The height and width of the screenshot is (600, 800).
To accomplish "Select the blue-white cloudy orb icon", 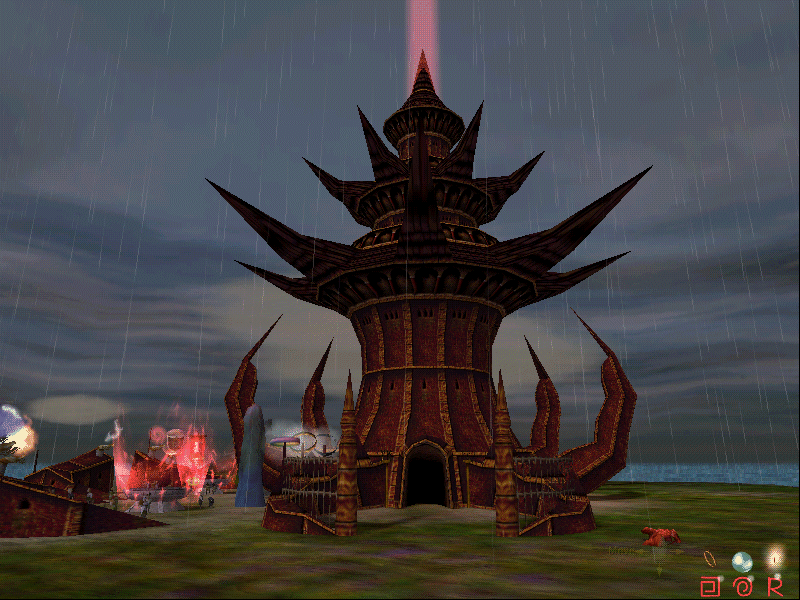I will coord(741,561).
